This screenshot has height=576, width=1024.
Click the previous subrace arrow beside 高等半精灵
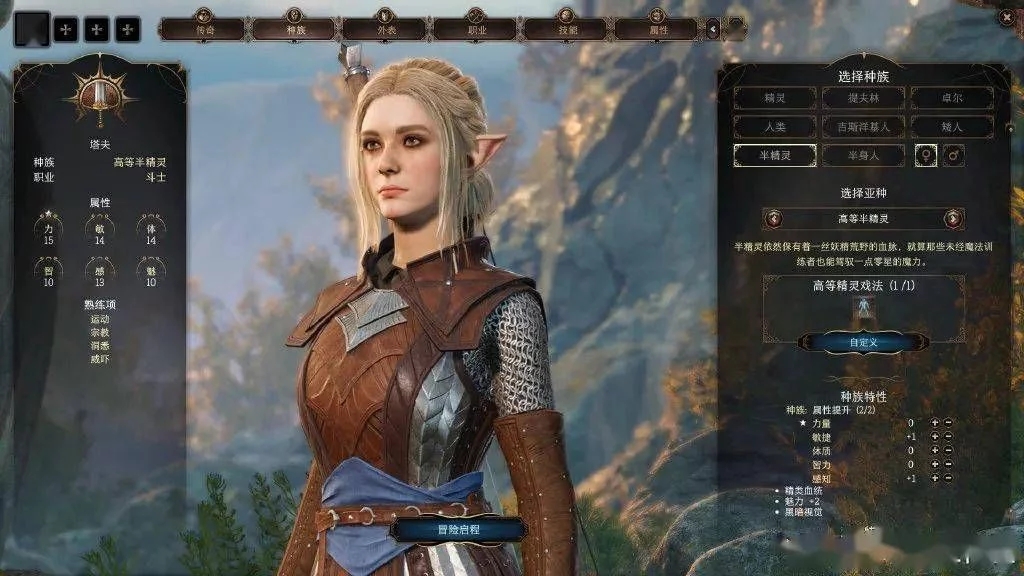pos(772,218)
